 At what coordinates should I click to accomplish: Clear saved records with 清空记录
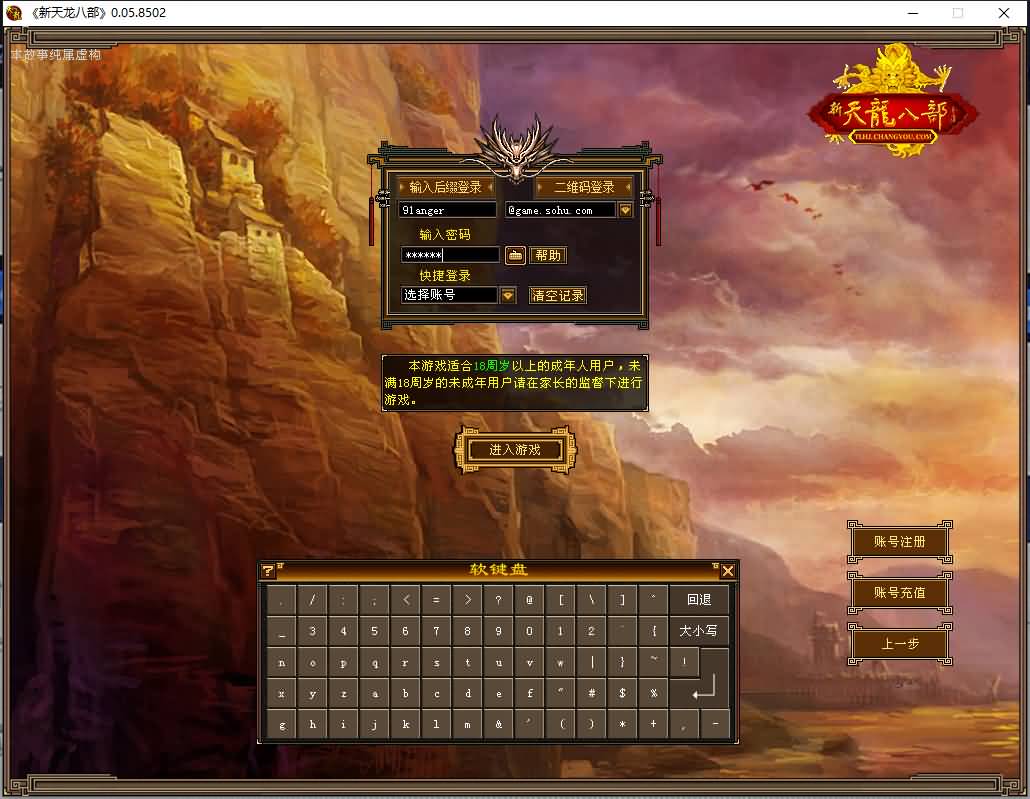tap(558, 295)
